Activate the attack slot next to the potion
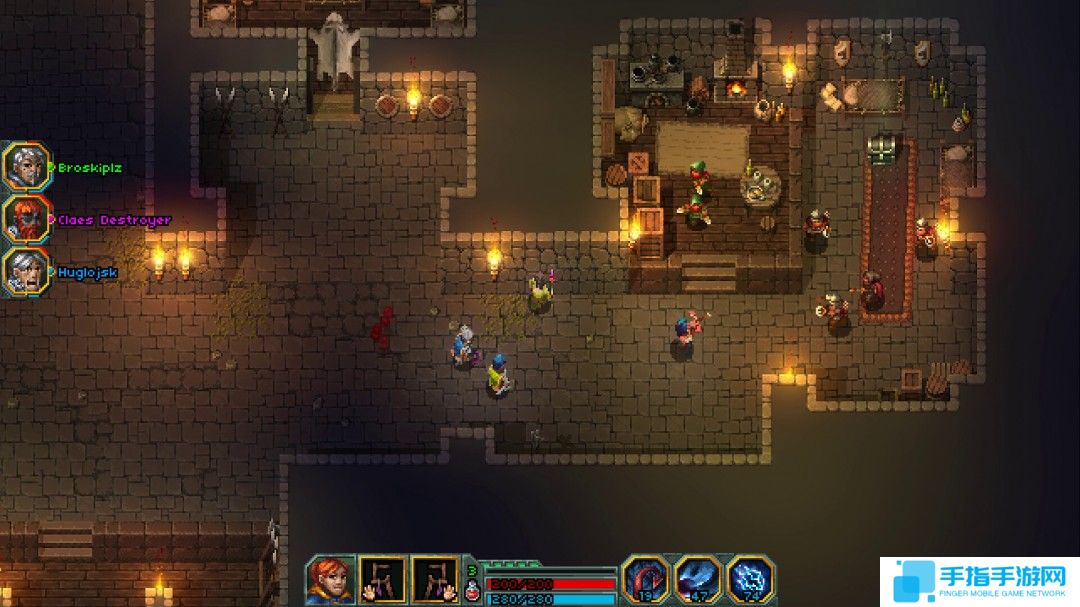This screenshot has height=607, width=1080. 435,580
